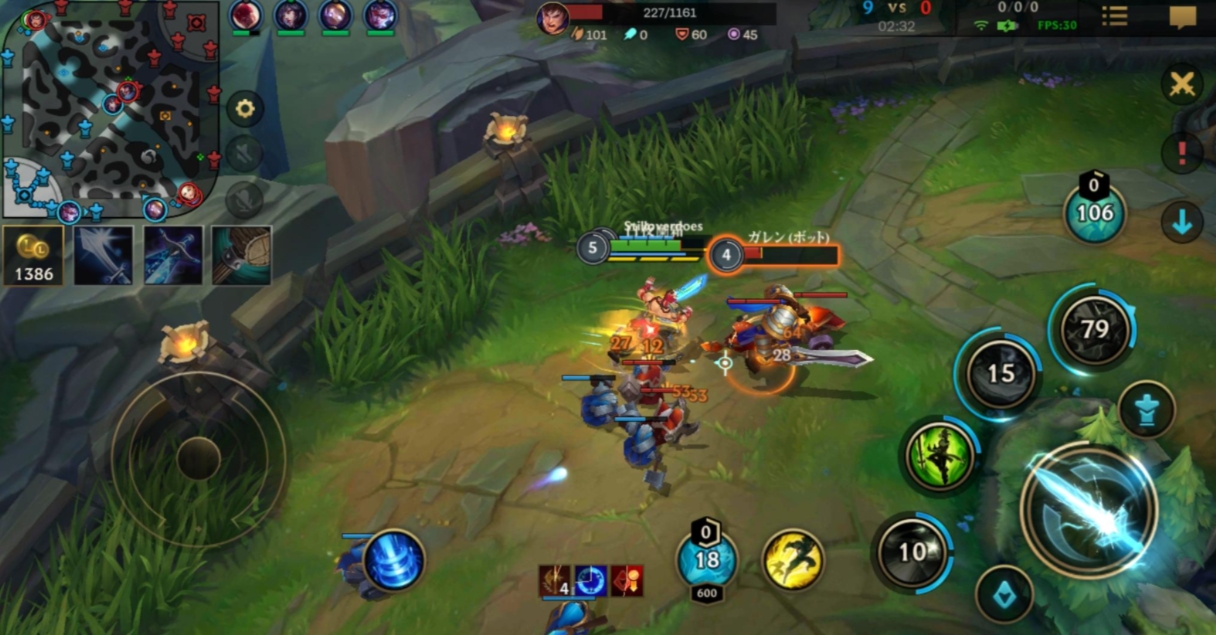Viewport: 1216px width, 635px height.
Task: Cast the green glowing swordsman ability
Action: click(x=940, y=457)
